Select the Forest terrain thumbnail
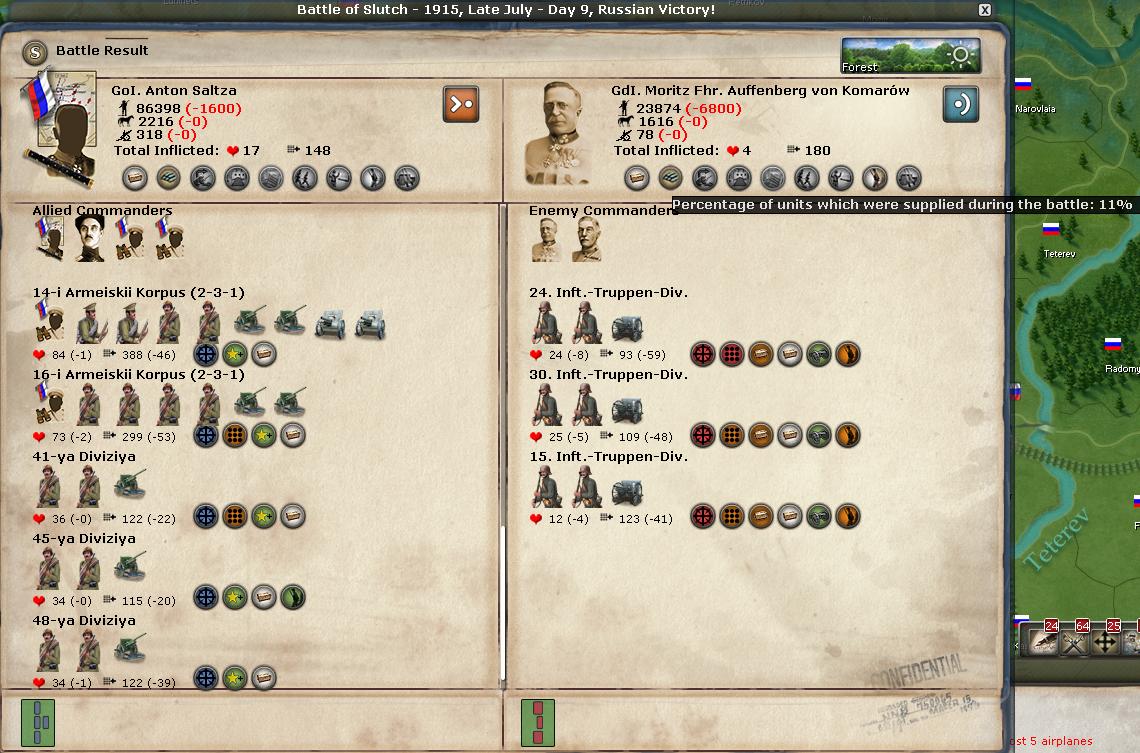 coord(910,56)
